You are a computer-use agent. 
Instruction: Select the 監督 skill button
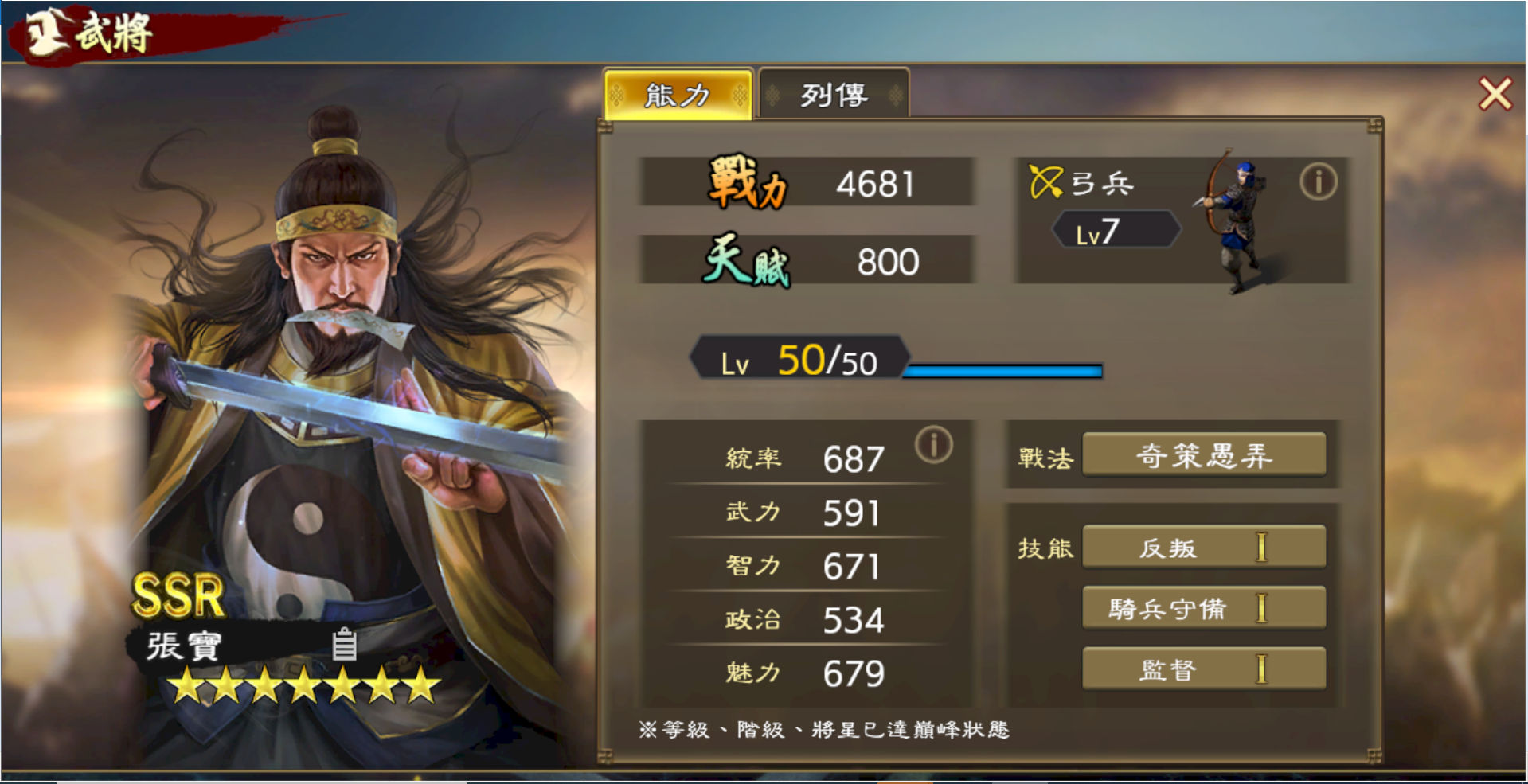click(1203, 669)
